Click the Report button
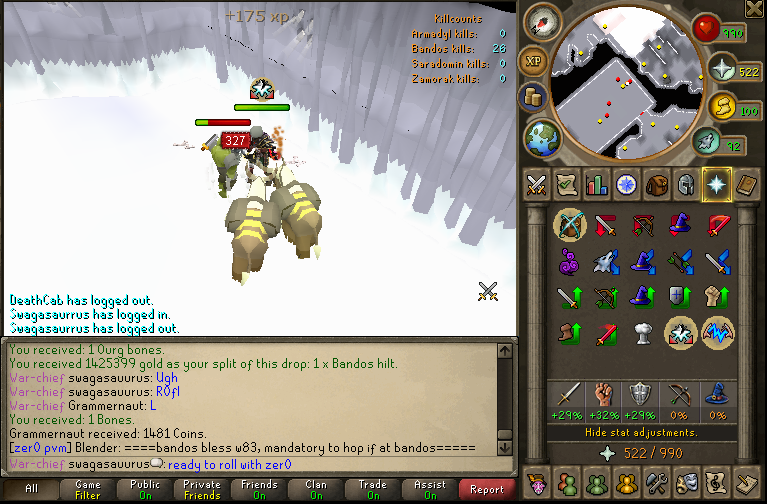 point(487,489)
